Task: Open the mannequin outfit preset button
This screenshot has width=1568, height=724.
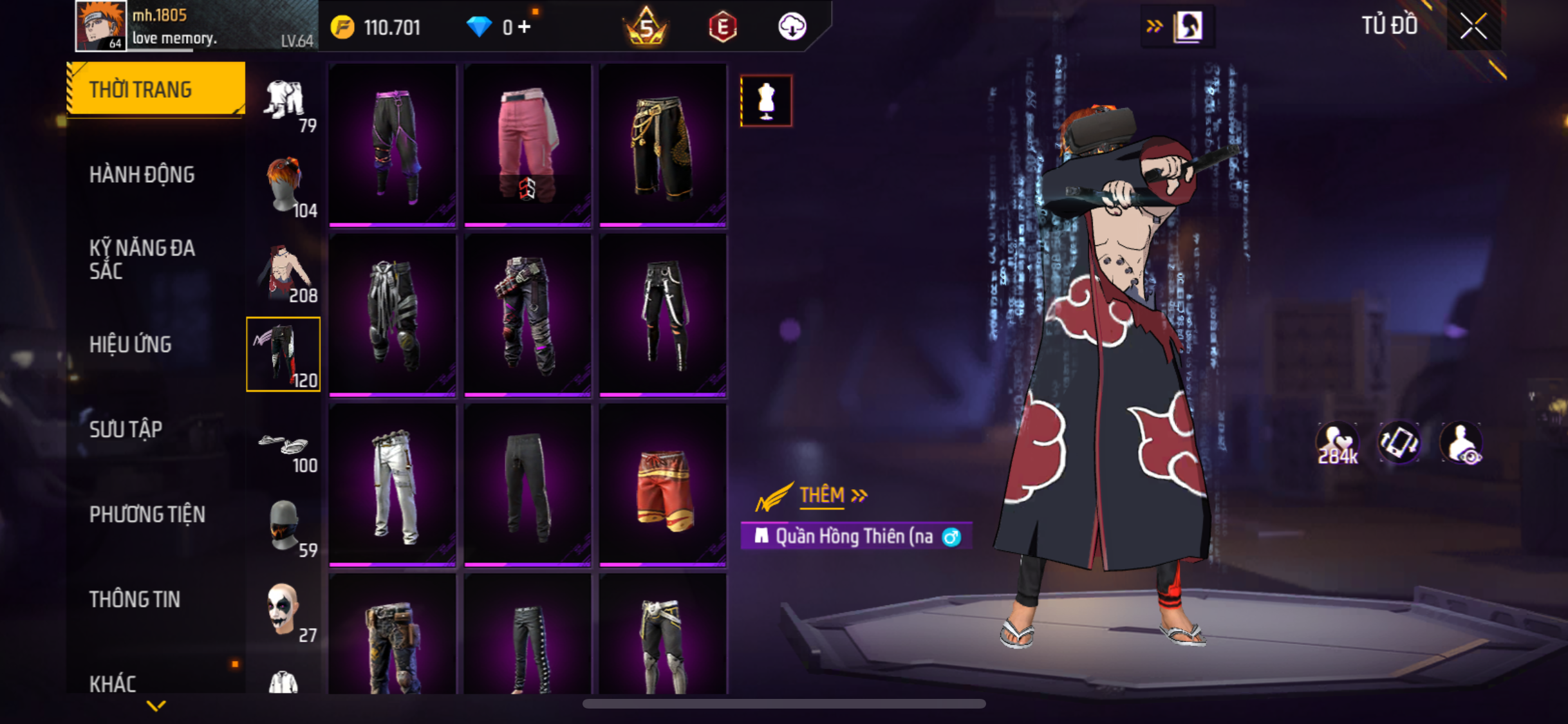Action: click(x=766, y=101)
